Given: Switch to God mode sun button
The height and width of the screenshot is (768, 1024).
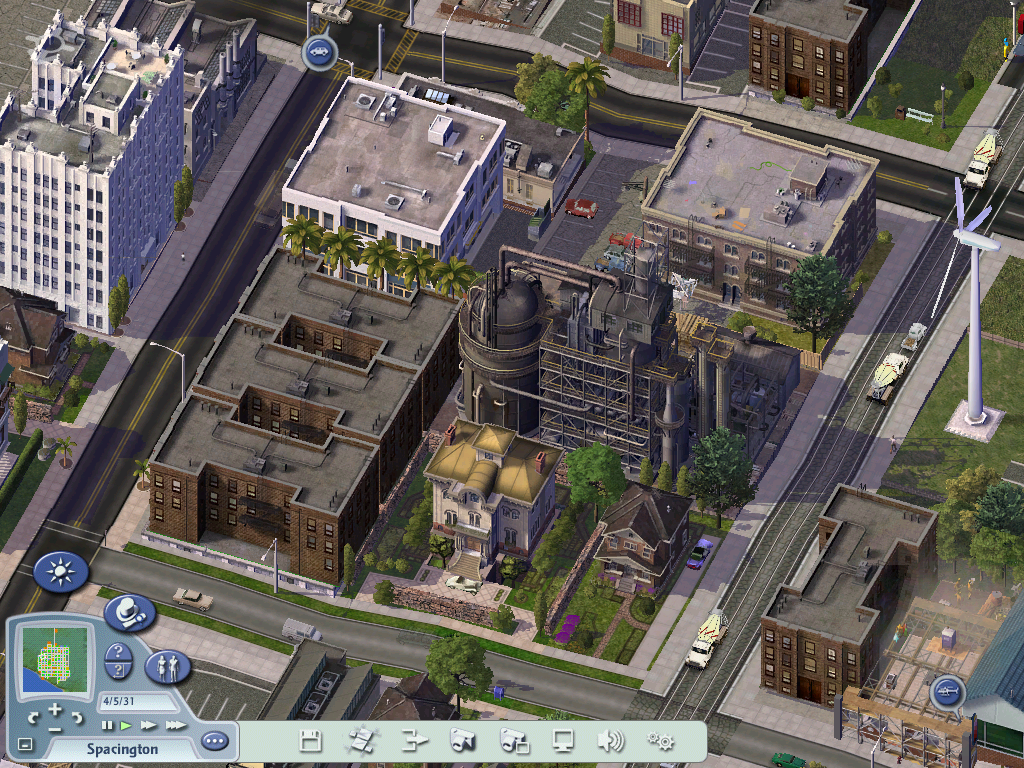Looking at the screenshot, I should [x=61, y=572].
